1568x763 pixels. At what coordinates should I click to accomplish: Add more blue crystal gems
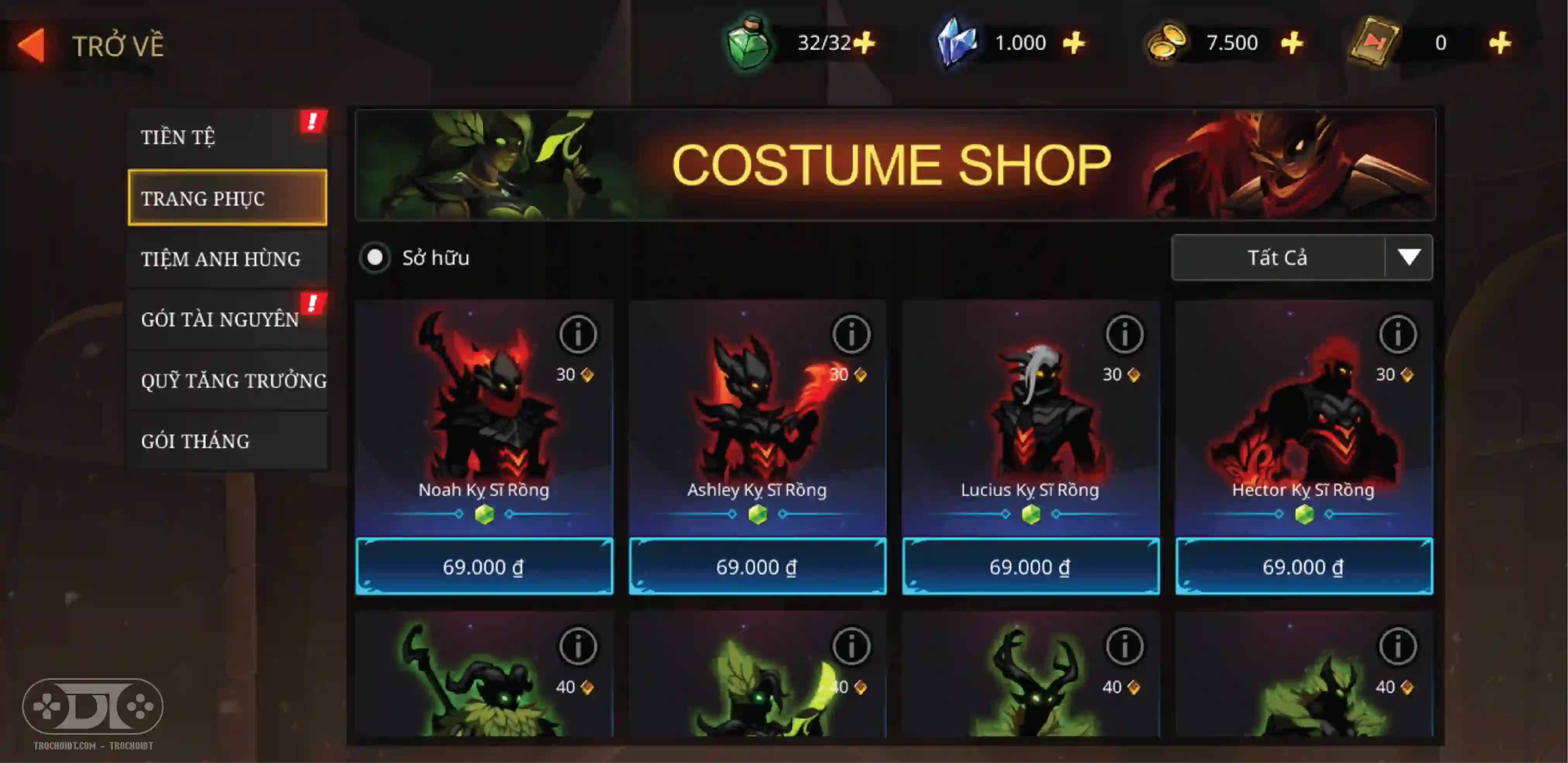point(1074,43)
